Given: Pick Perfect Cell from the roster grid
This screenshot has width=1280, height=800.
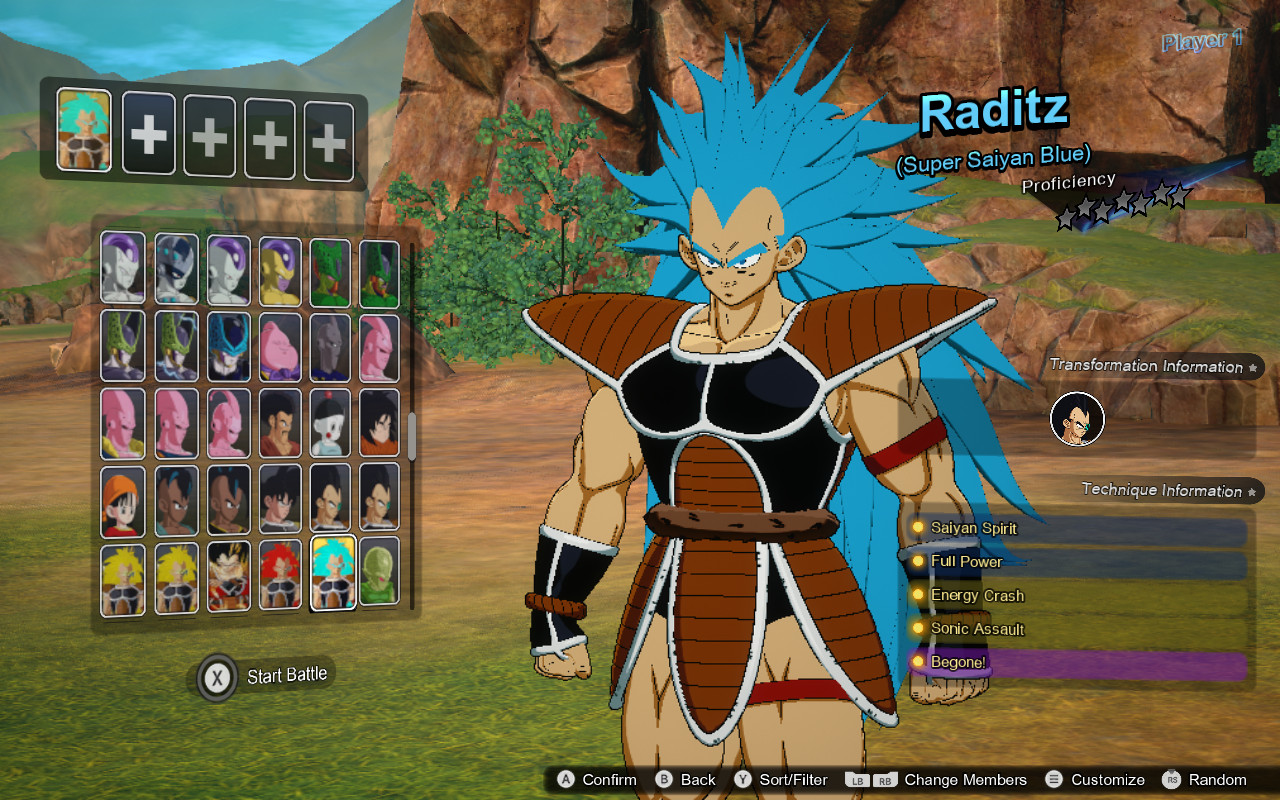Looking at the screenshot, I should pyautogui.click(x=122, y=343).
